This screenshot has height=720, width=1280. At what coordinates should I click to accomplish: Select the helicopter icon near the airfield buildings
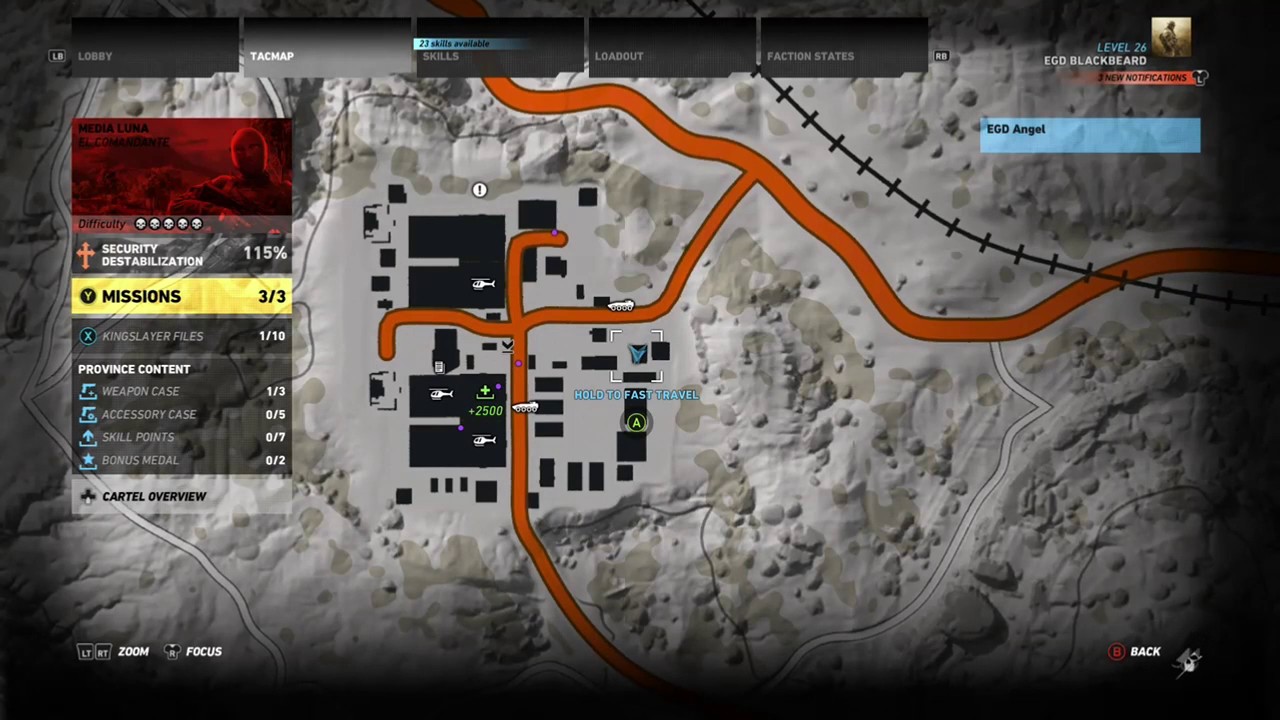click(x=483, y=283)
